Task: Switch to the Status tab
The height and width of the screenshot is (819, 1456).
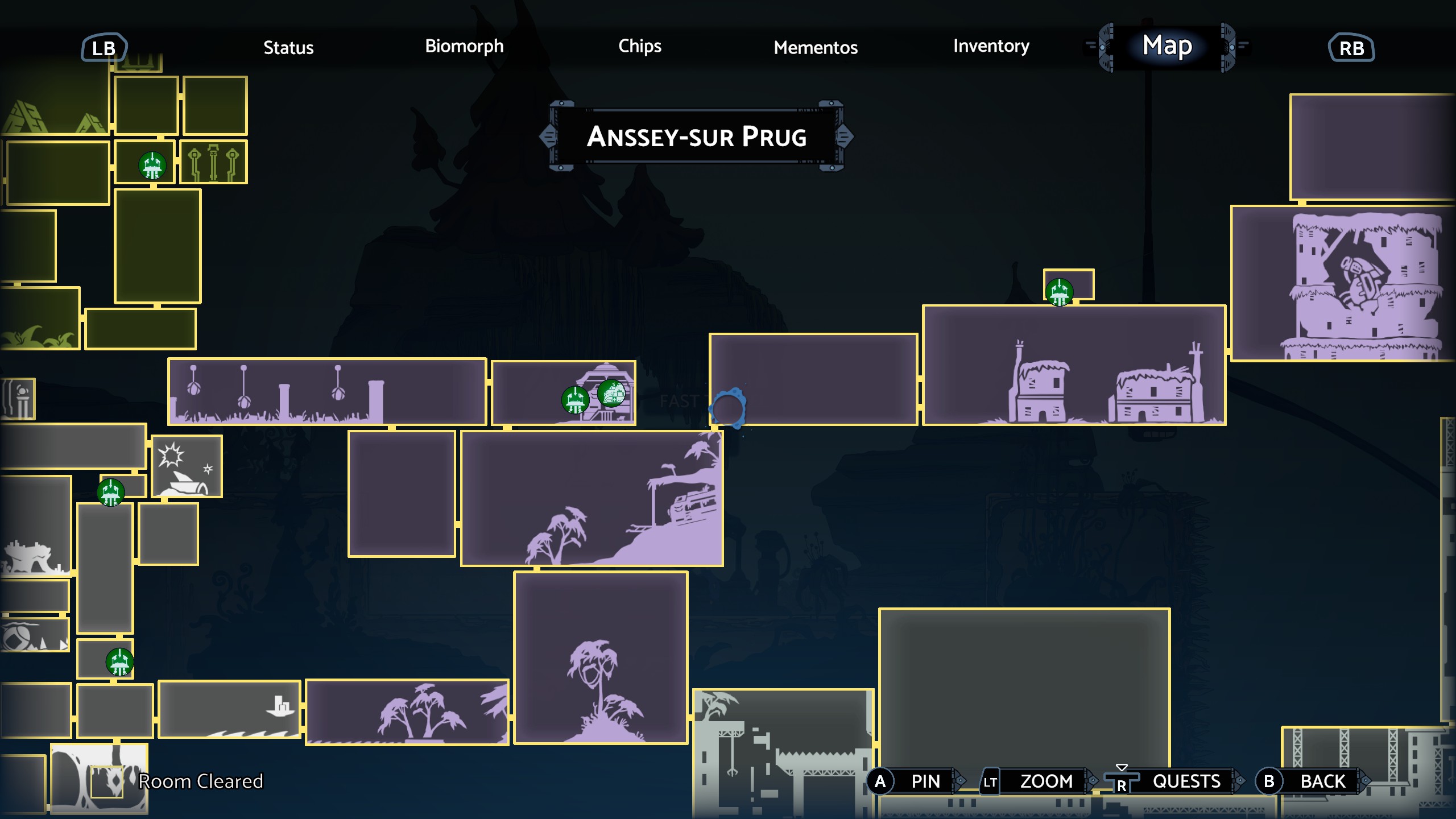Action: click(x=289, y=48)
